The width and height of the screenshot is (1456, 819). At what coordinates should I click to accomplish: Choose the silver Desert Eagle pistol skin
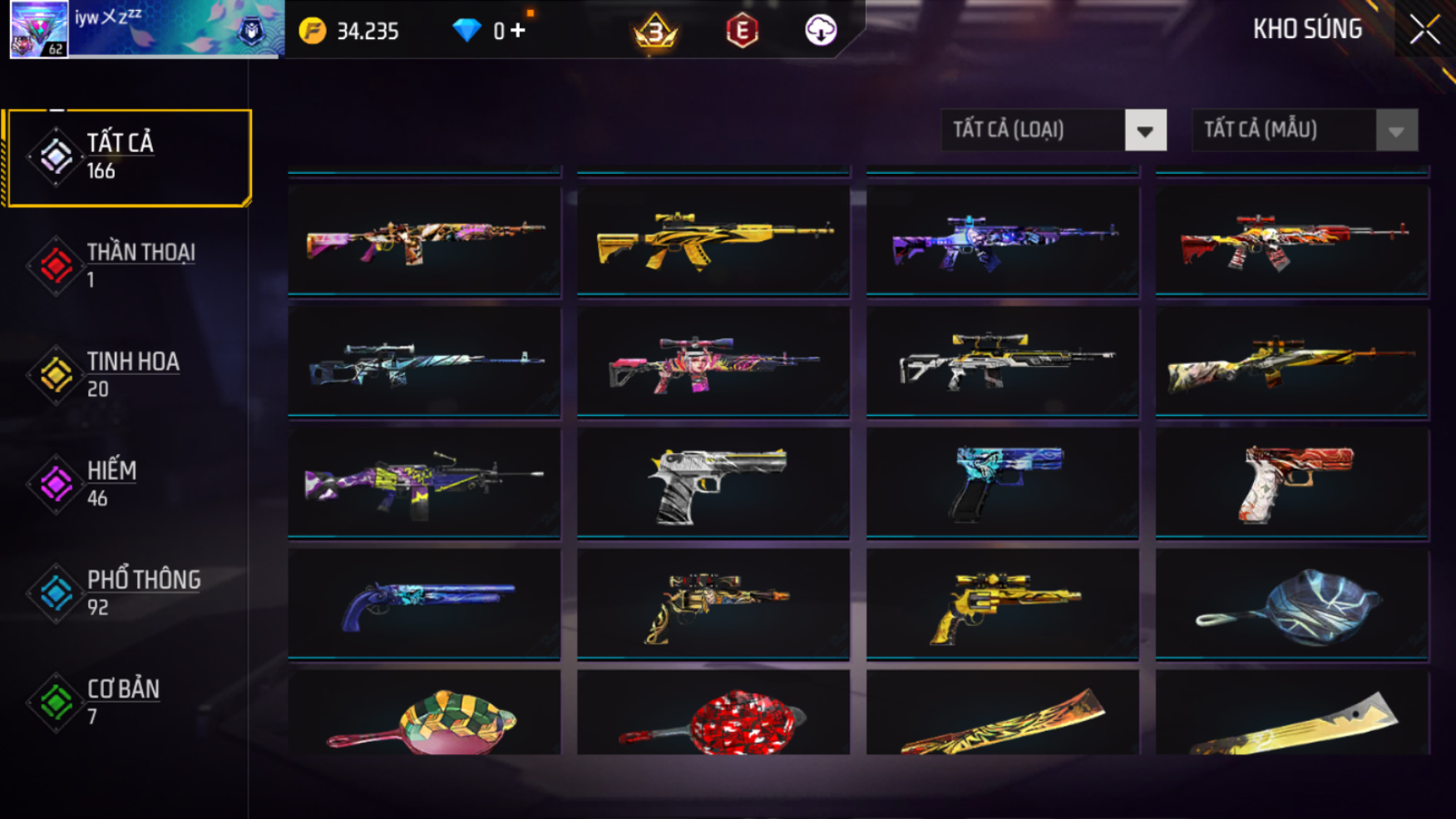(713, 483)
